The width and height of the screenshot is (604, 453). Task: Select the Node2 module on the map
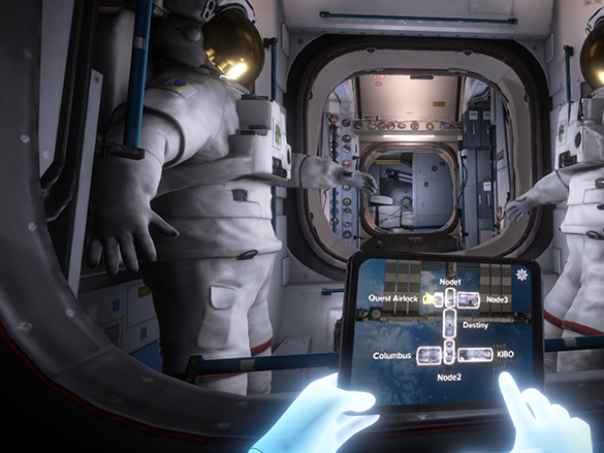pyautogui.click(x=450, y=353)
